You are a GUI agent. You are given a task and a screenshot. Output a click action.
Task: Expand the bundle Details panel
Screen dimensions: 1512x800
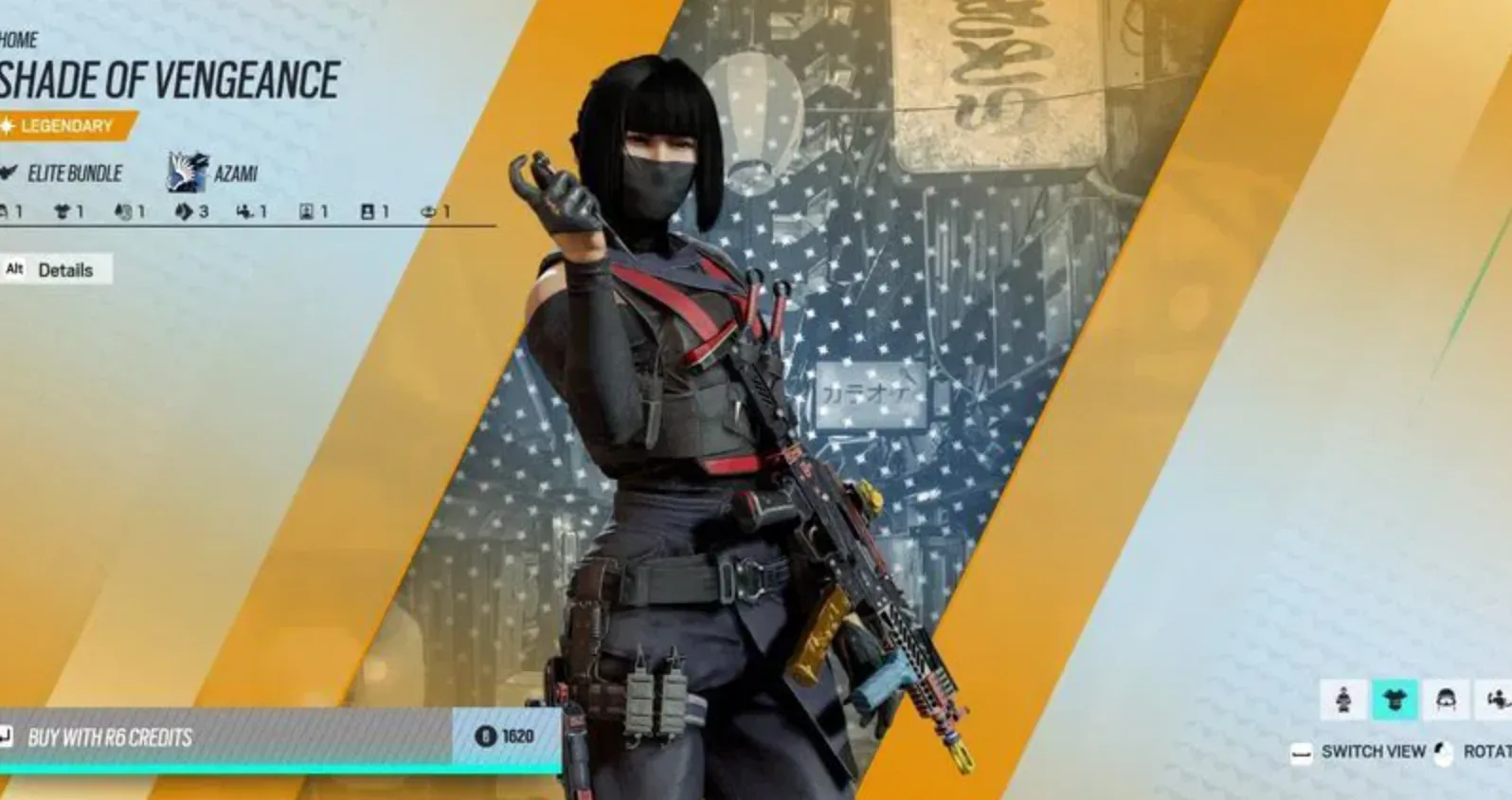[64, 271]
